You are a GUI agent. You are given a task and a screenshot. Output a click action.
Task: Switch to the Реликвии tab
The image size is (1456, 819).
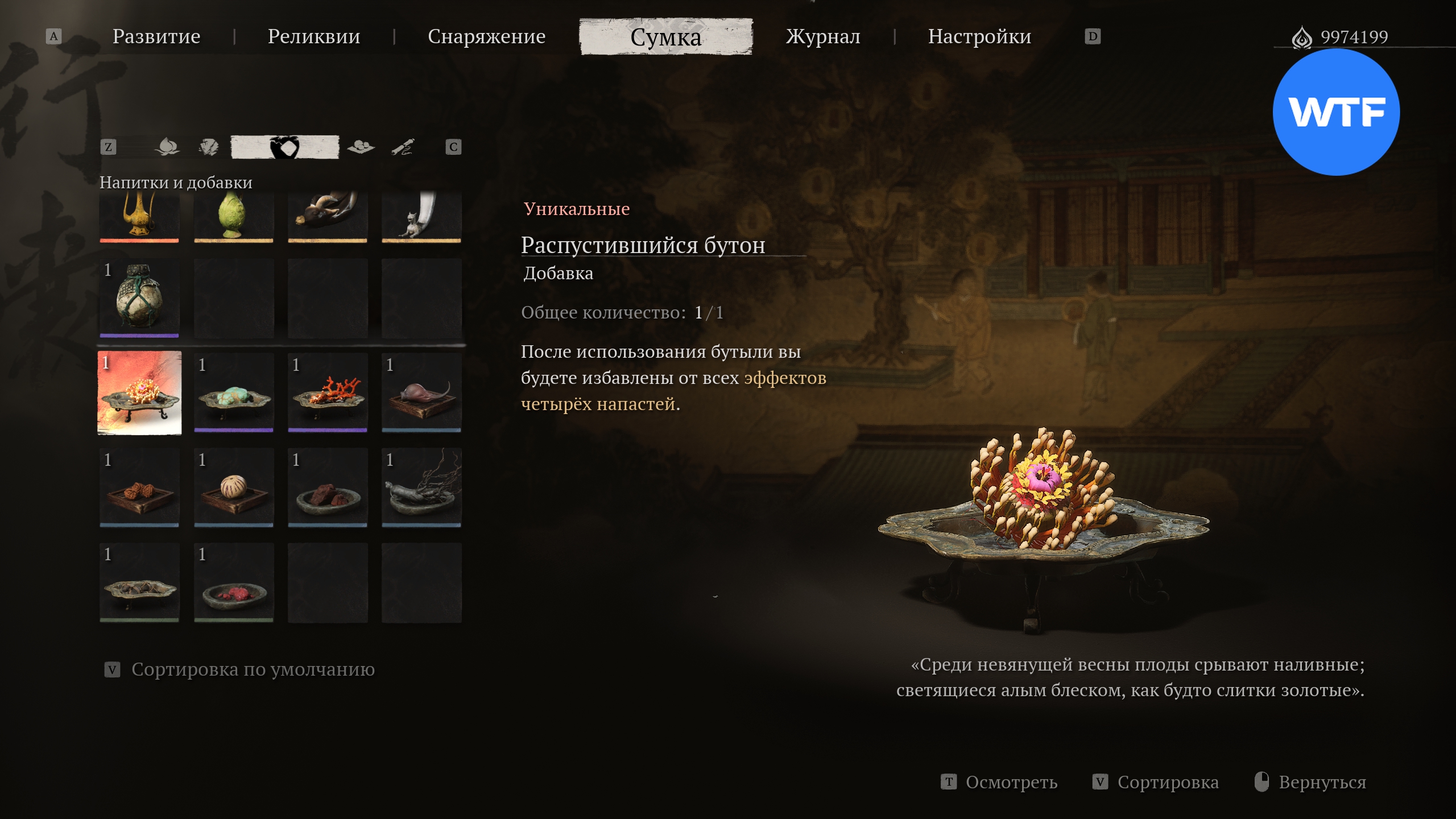[314, 36]
